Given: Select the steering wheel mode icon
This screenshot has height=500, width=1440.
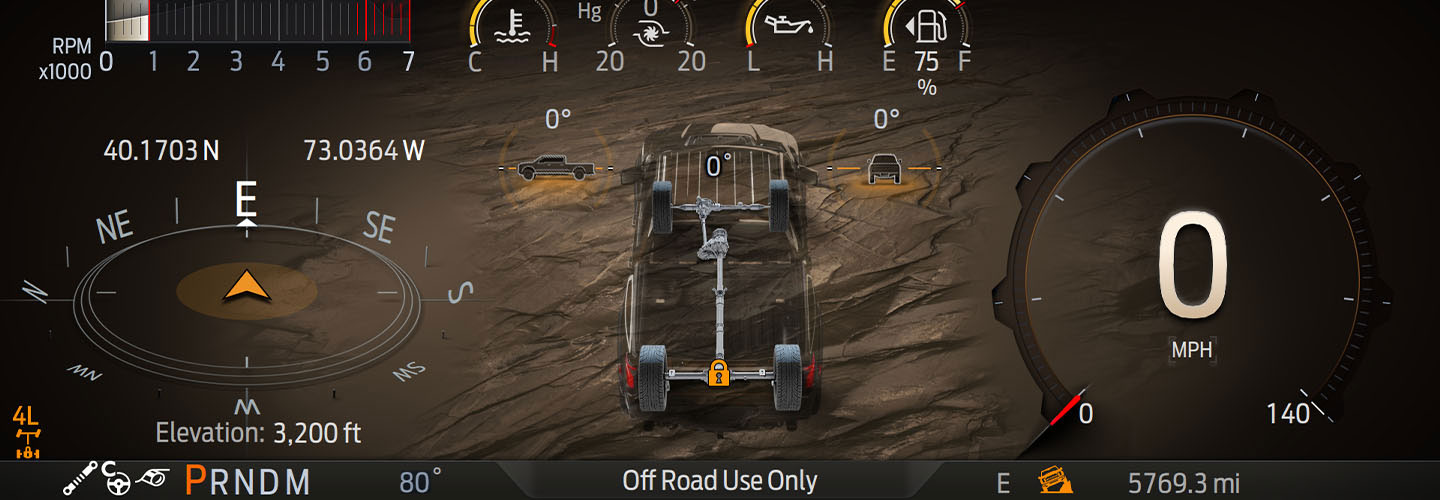Looking at the screenshot, I should tap(118, 481).
